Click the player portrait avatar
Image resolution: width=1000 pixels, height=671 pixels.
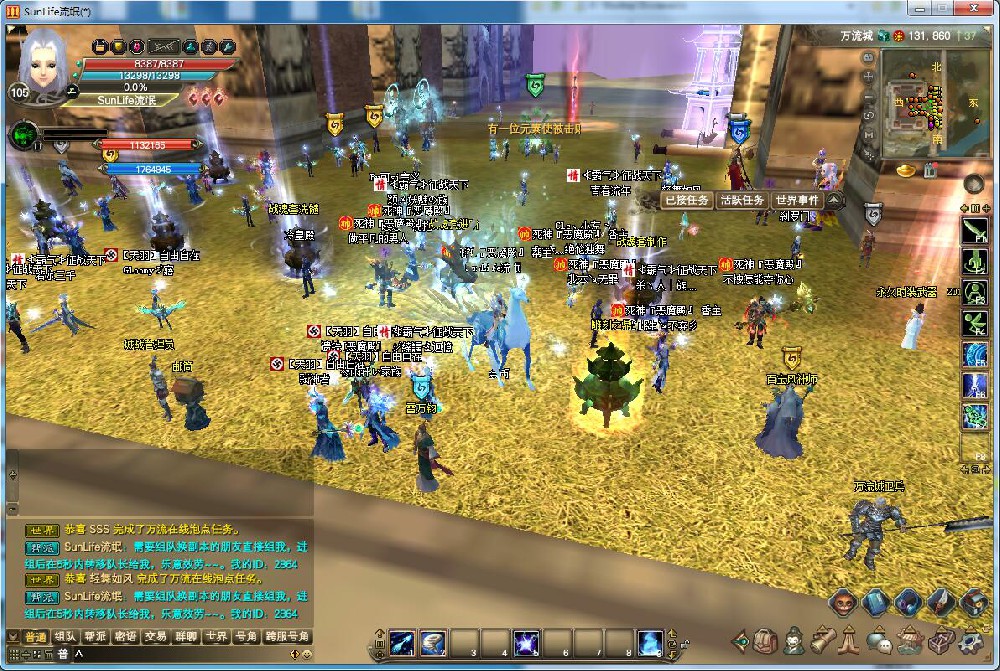[x=45, y=62]
